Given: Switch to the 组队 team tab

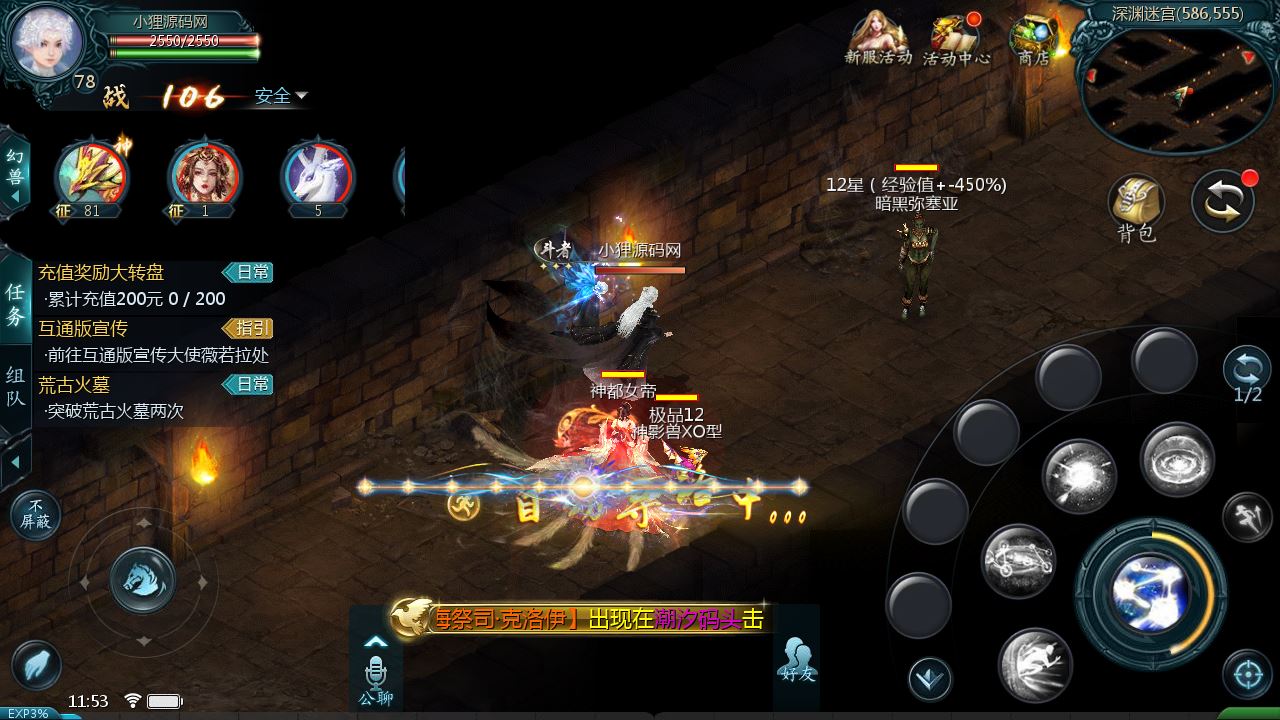Looking at the screenshot, I should [x=15, y=387].
